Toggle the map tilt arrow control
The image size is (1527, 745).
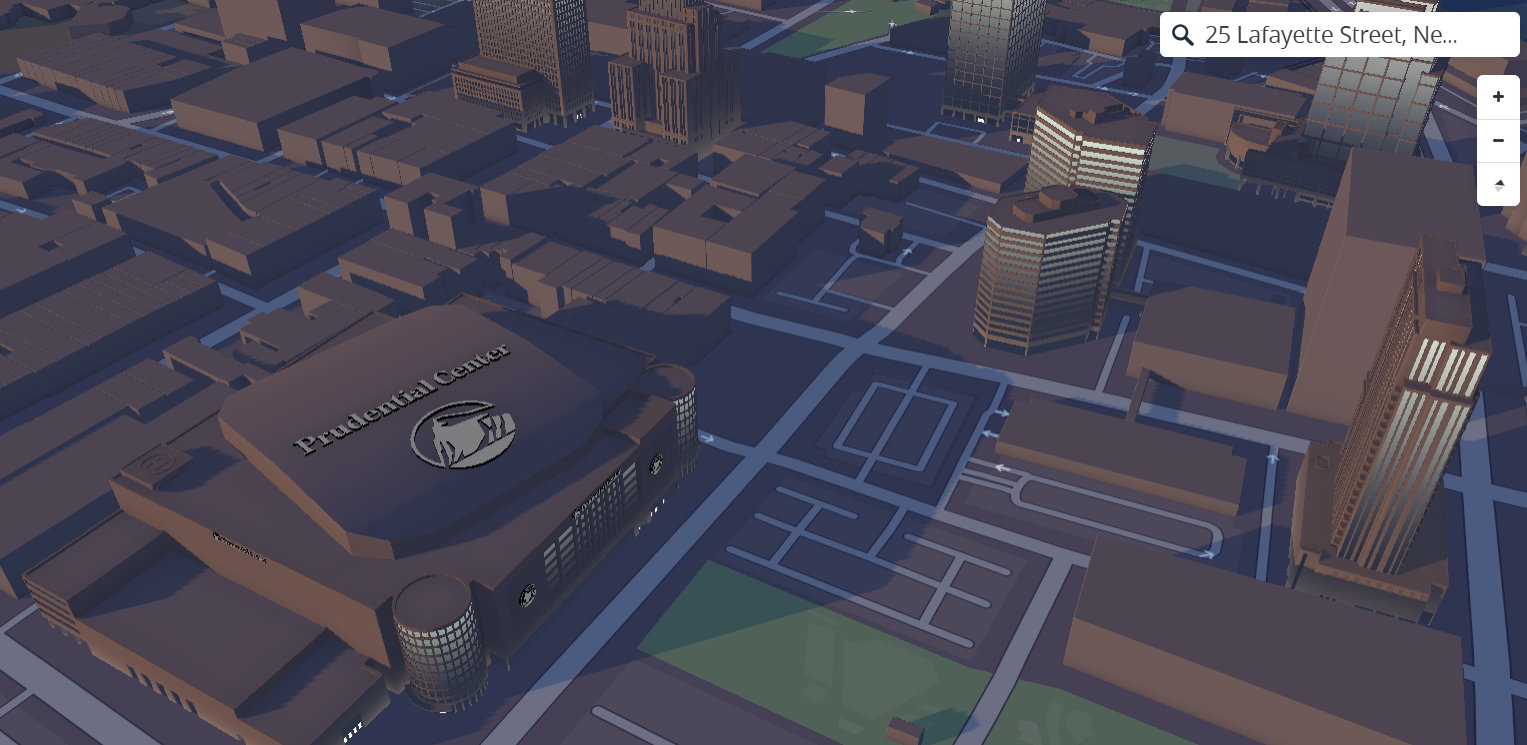click(1498, 184)
